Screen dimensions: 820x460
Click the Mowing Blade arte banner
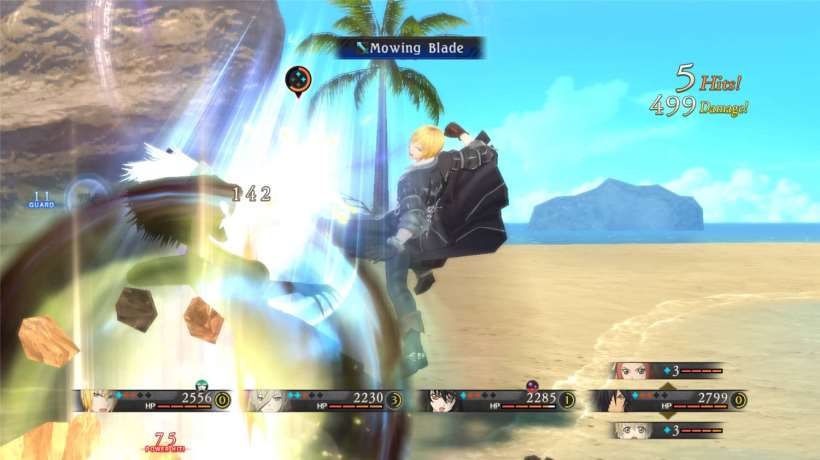409,48
